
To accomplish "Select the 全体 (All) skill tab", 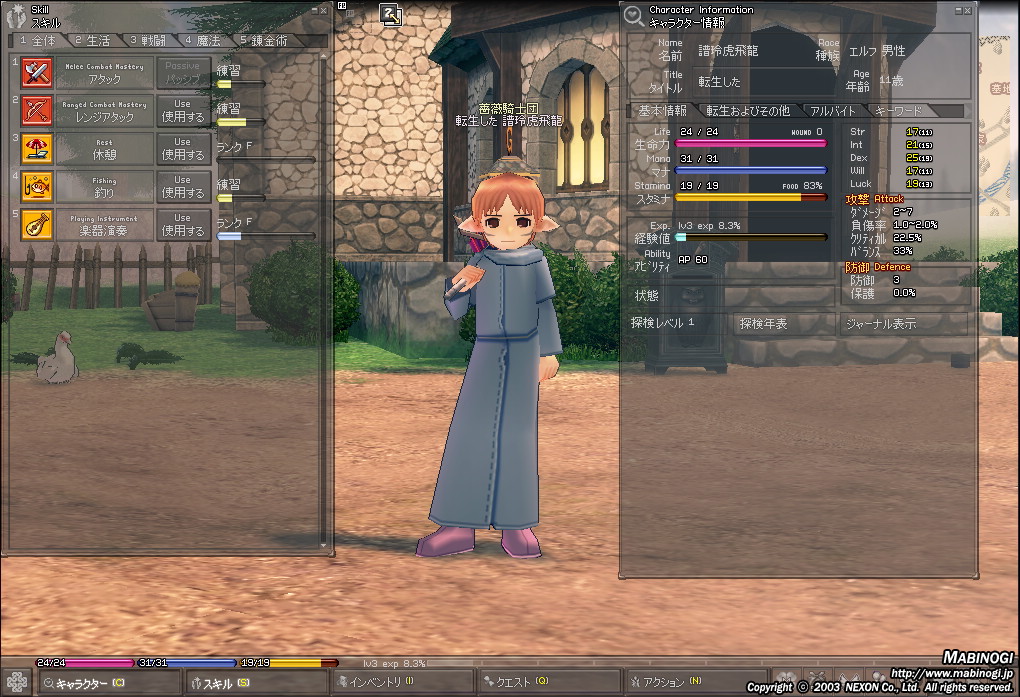I will (38, 41).
